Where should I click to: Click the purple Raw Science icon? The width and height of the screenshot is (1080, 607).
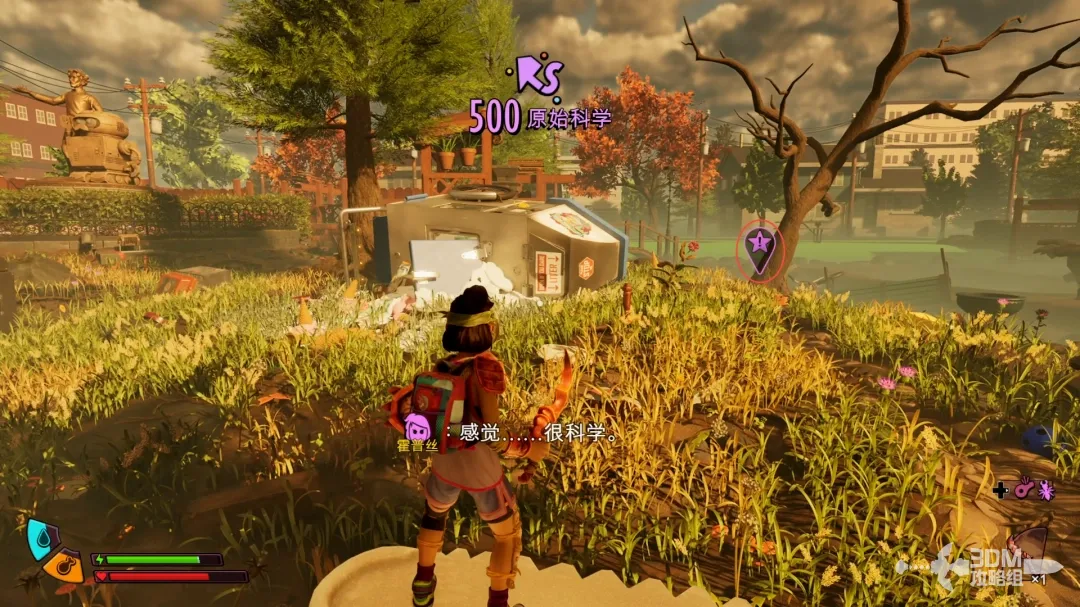541,75
